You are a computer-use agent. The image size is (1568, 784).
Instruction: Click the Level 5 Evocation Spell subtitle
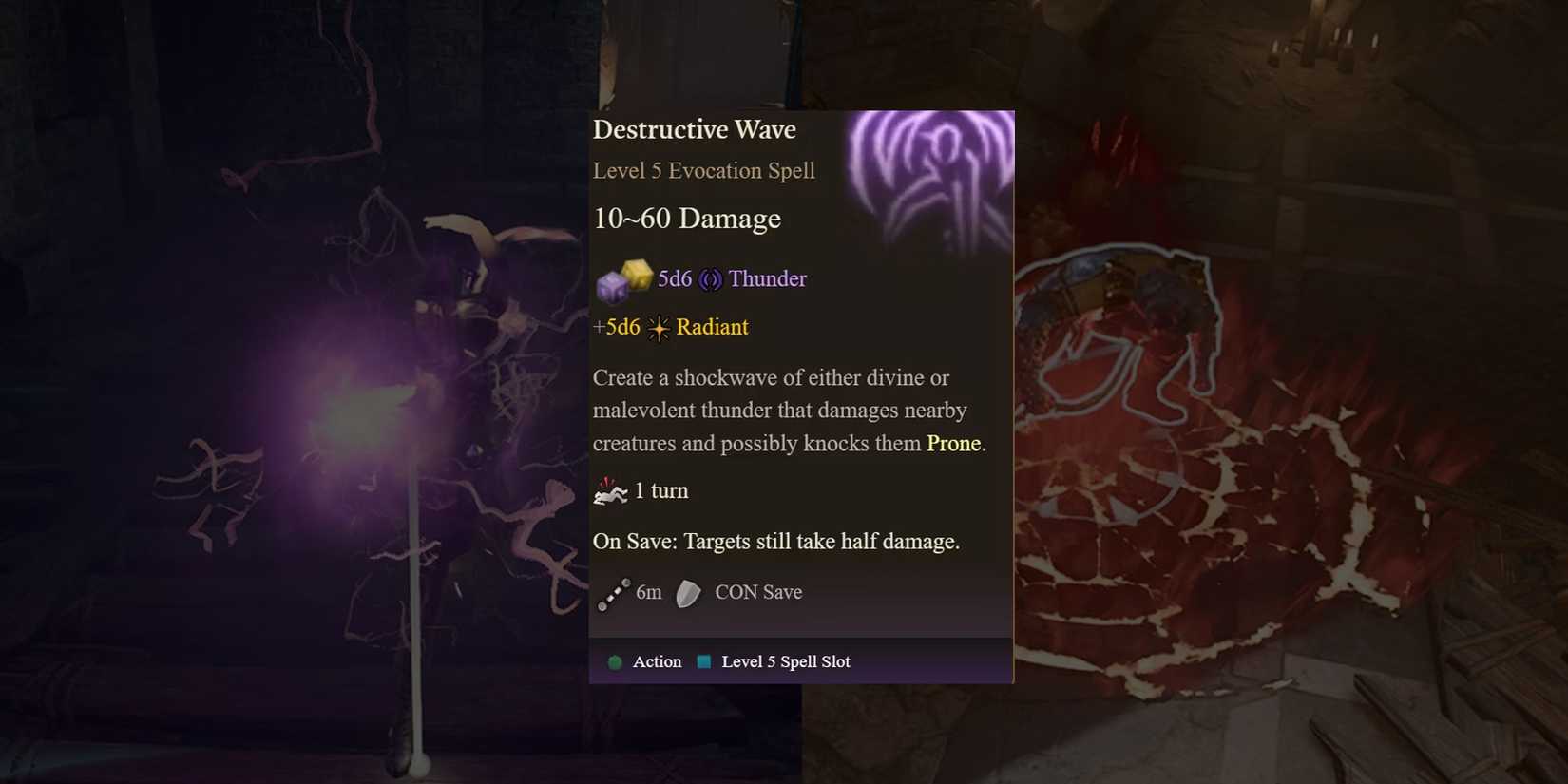pyautogui.click(x=703, y=171)
